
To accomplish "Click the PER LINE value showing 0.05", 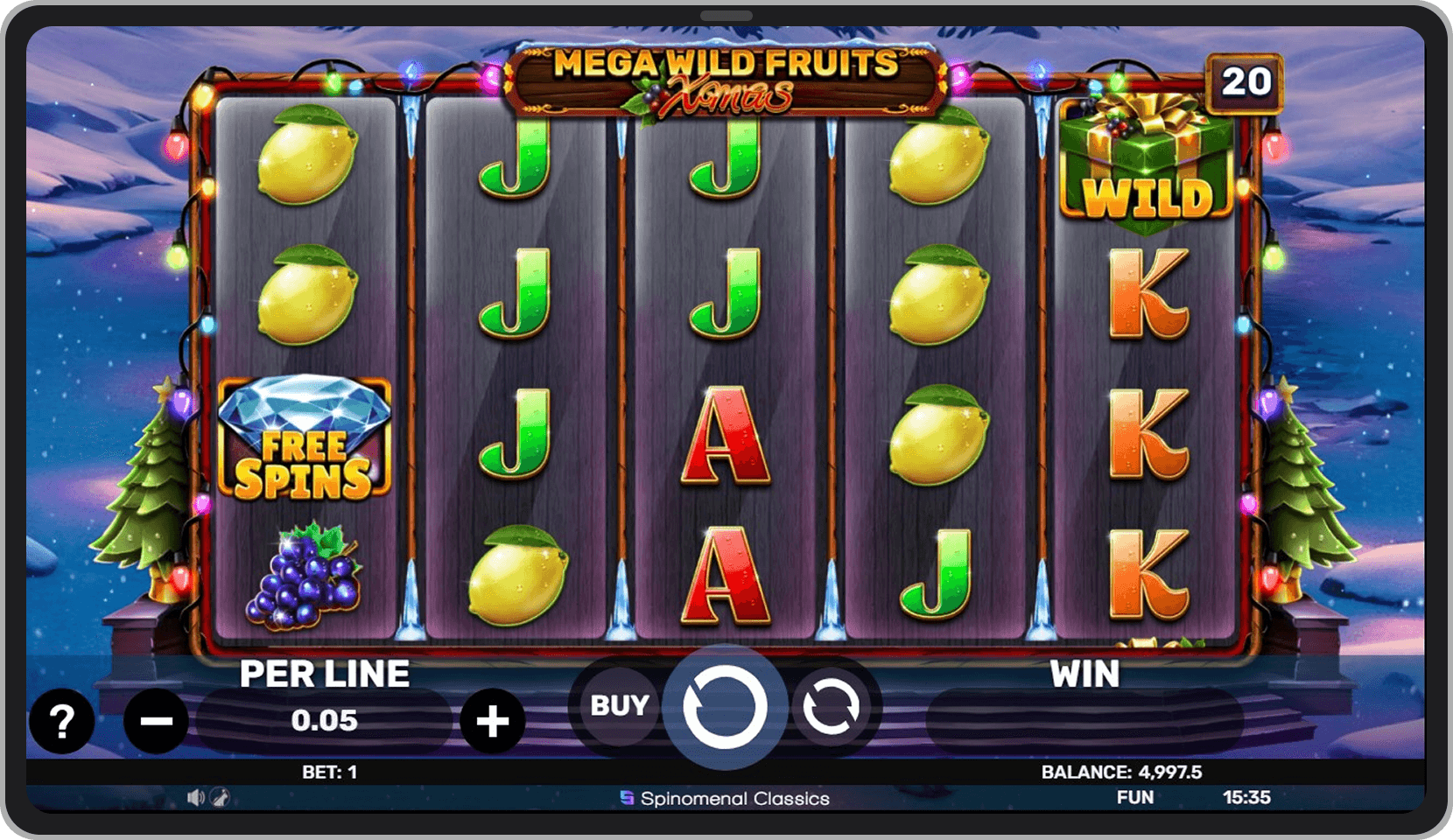I will point(326,721).
